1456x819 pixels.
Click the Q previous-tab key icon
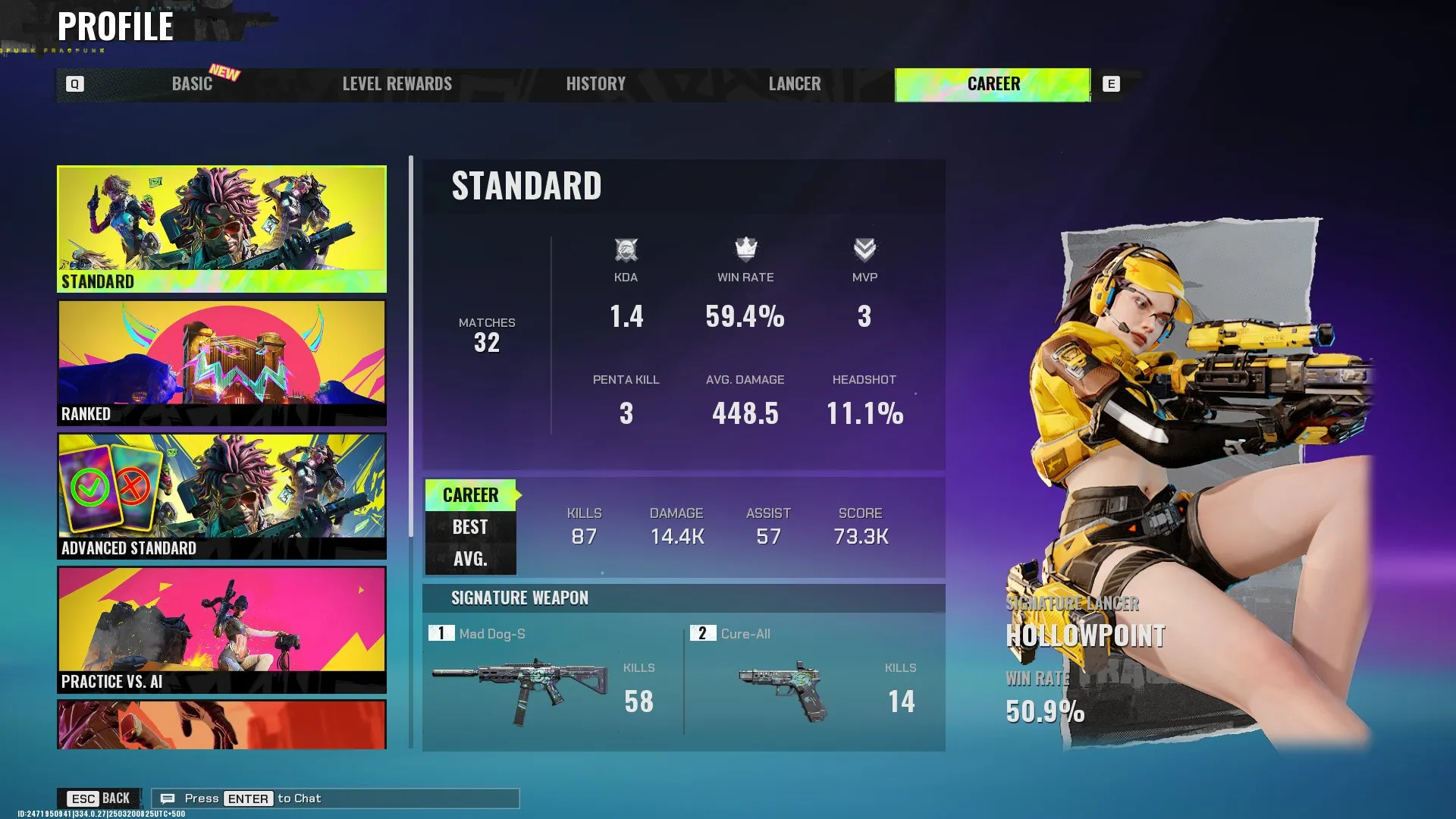(74, 84)
